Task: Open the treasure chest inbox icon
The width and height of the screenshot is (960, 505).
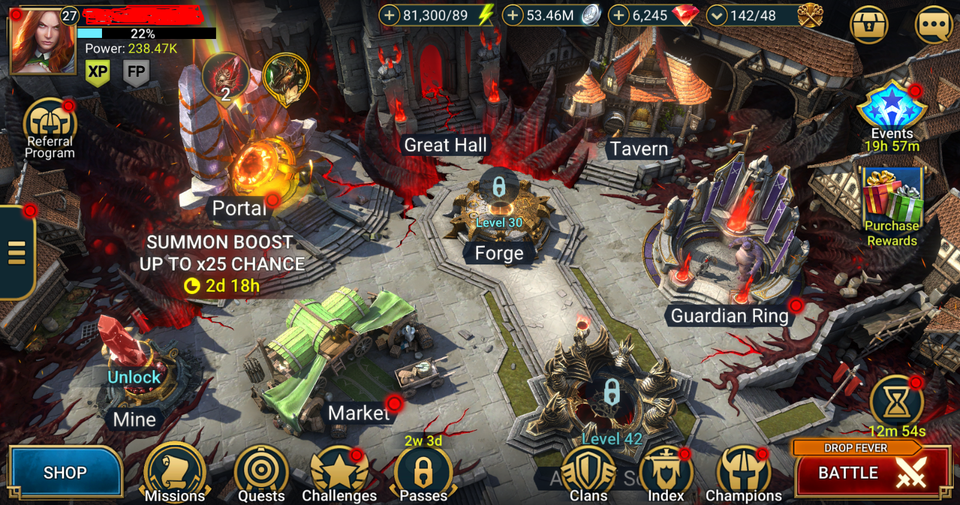Action: click(869, 25)
